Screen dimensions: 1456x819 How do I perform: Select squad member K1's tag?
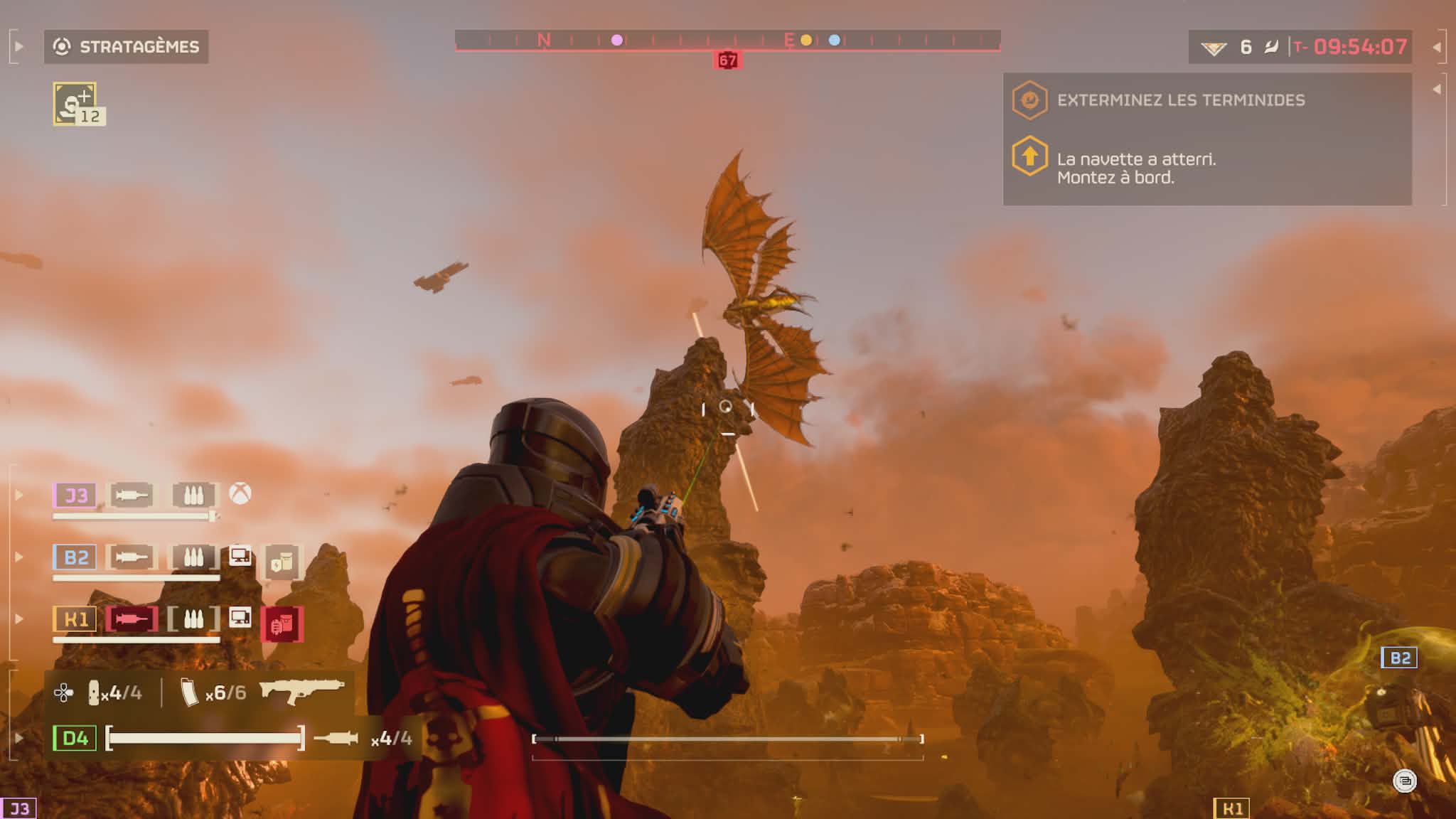[75, 619]
